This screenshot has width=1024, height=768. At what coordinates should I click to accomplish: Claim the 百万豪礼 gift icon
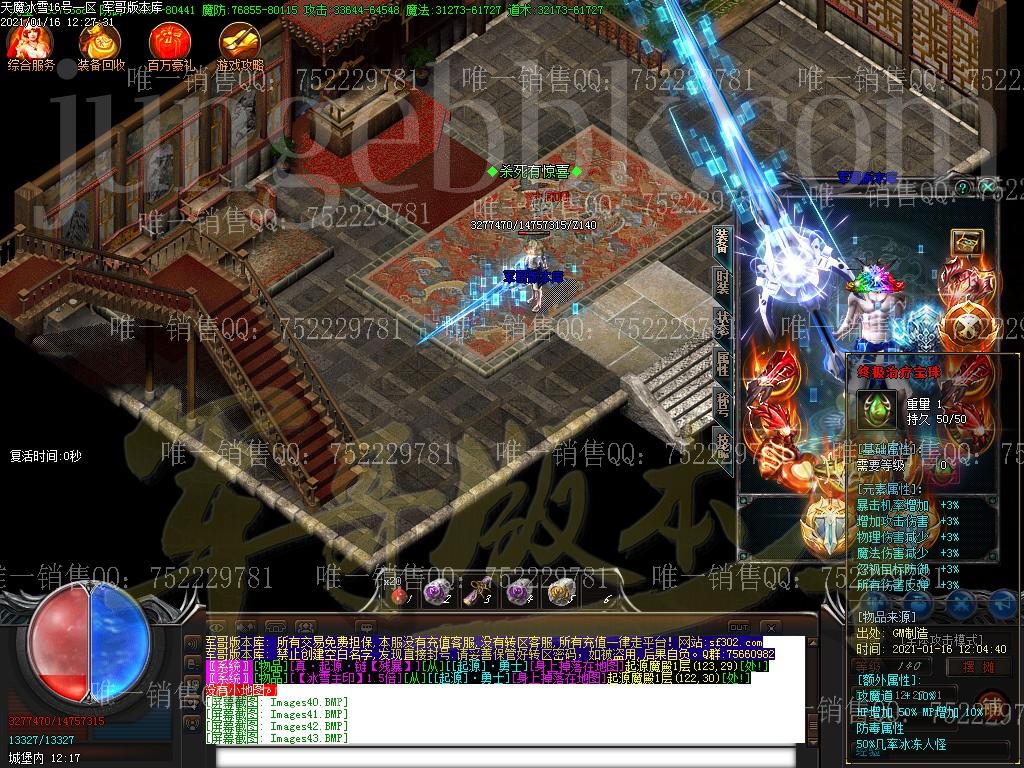(169, 43)
